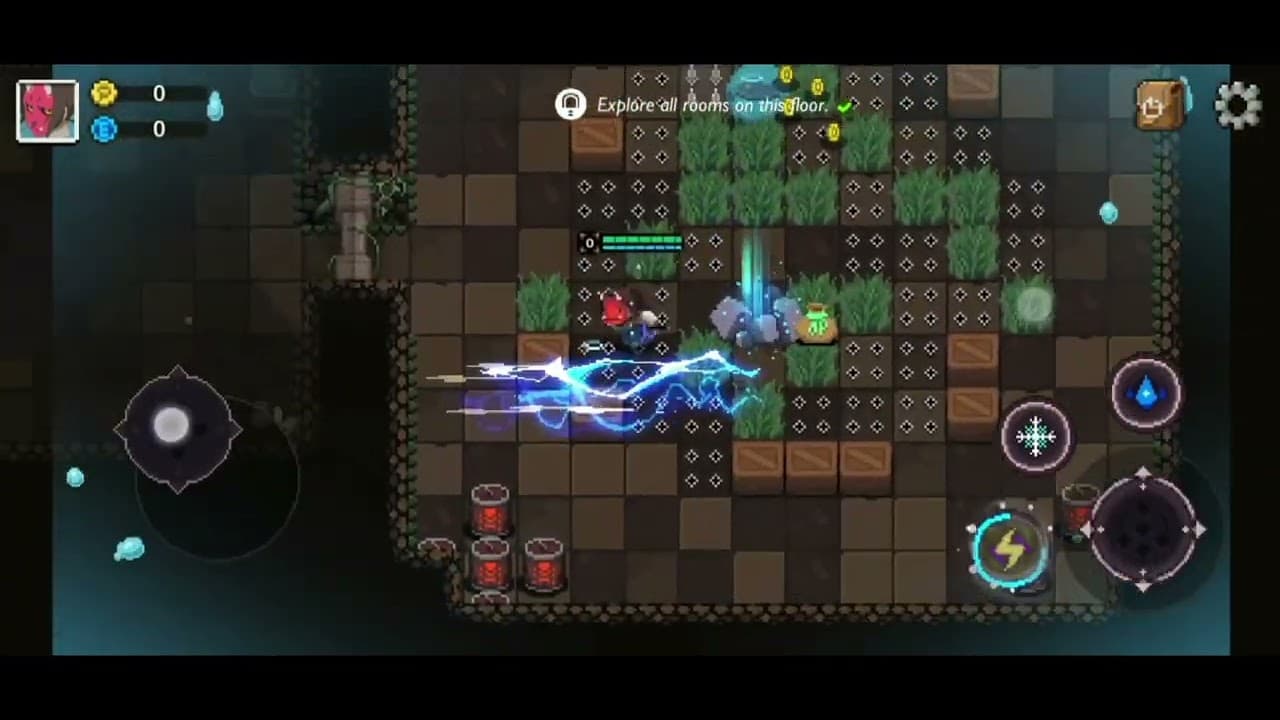Open the character portrait avatar
Screen dimensions: 1280x720
coord(47,110)
